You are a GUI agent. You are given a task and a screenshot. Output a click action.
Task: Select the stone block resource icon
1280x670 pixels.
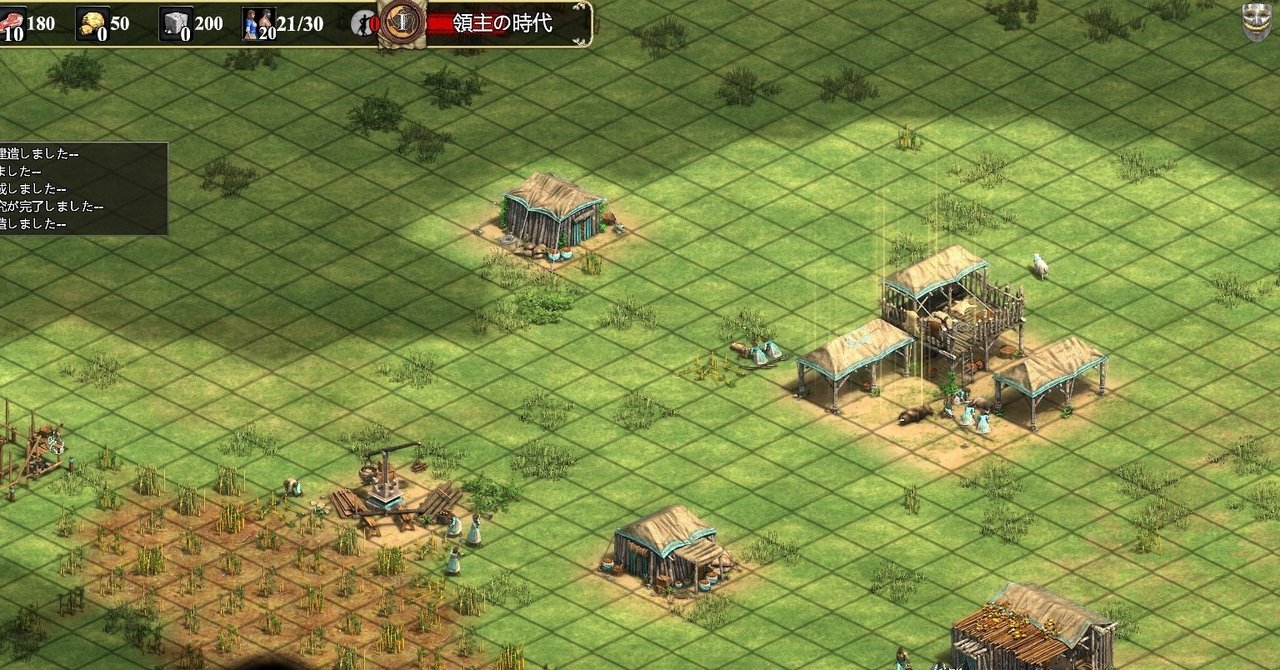[175, 23]
